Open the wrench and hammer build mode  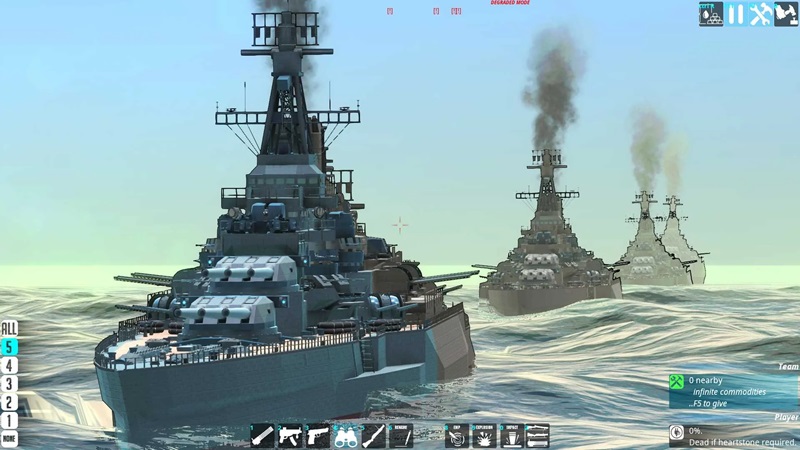click(x=761, y=14)
